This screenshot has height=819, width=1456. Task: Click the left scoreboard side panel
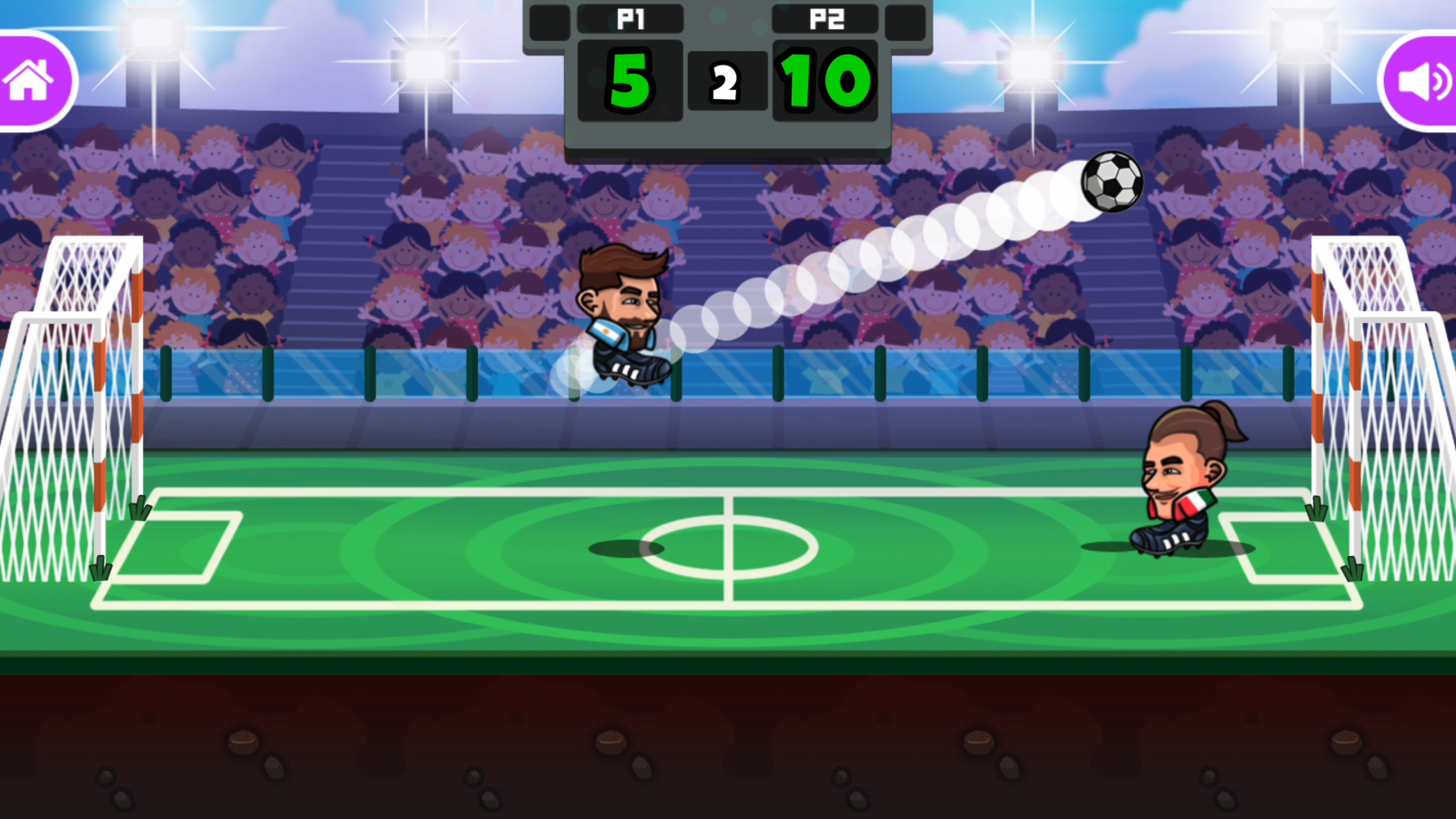tap(549, 23)
